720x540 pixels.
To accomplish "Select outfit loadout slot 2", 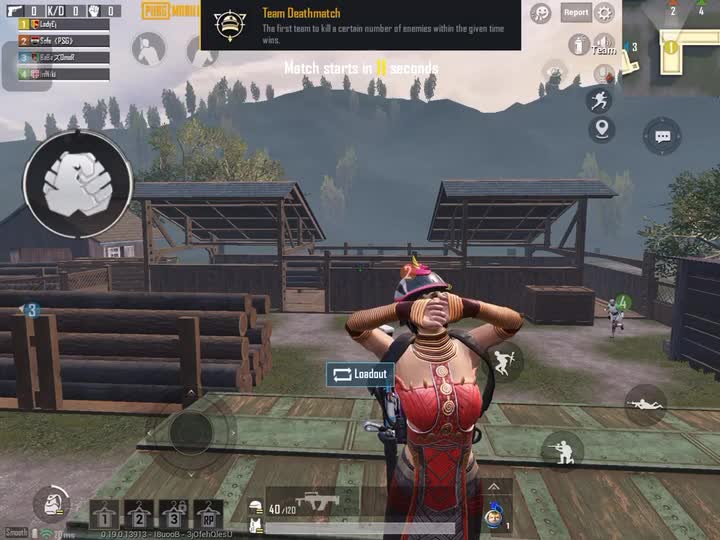I will click(140, 515).
